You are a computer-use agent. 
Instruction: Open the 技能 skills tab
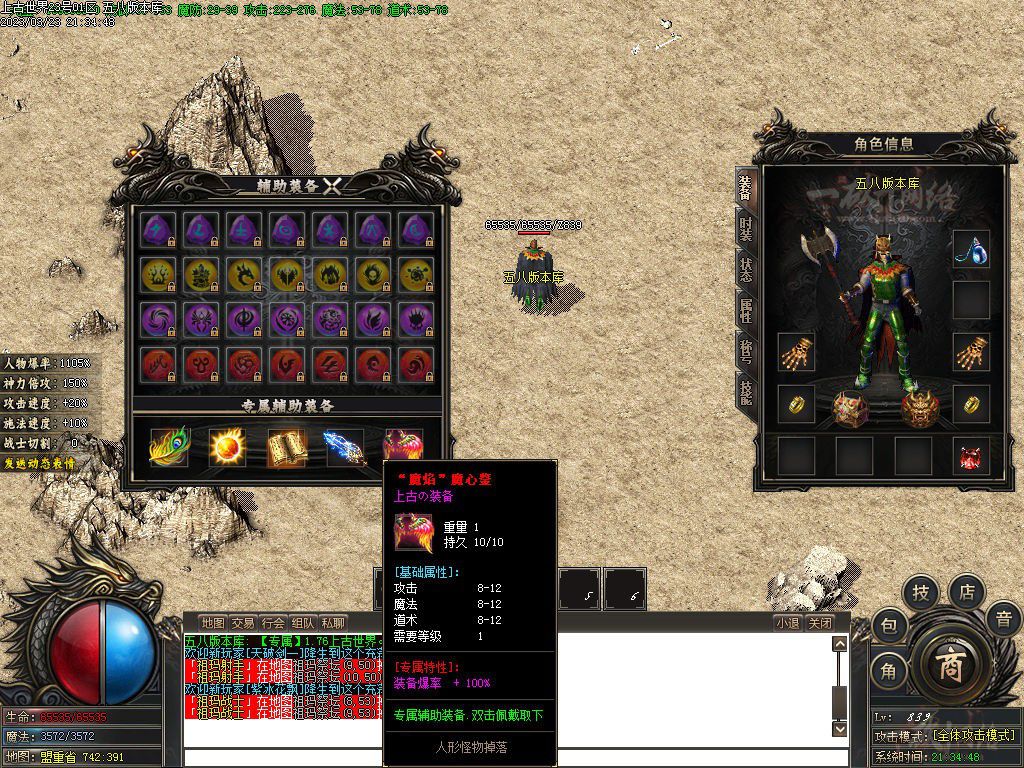pos(745,392)
